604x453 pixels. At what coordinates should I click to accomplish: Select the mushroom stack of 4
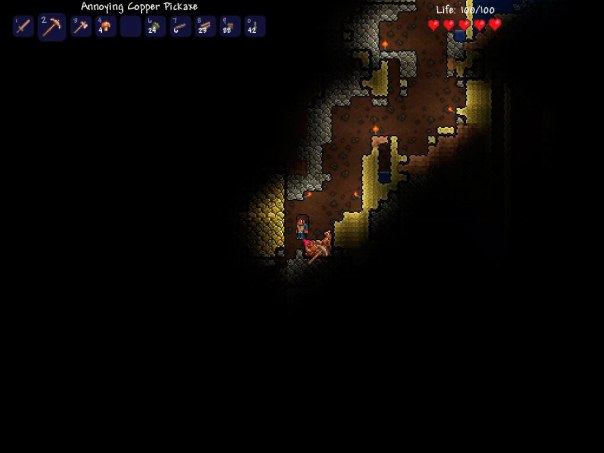(x=105, y=27)
